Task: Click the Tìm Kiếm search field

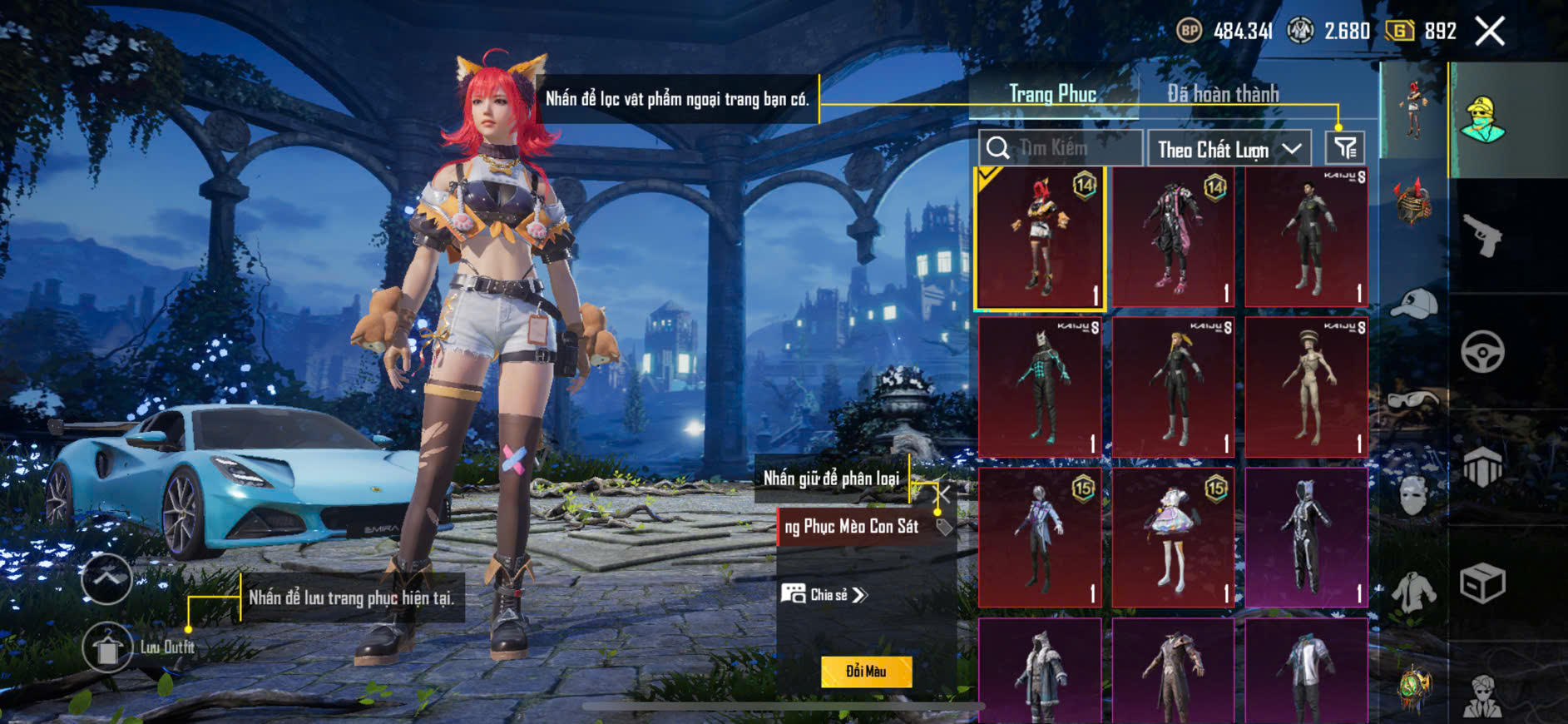Action: pos(1061,148)
